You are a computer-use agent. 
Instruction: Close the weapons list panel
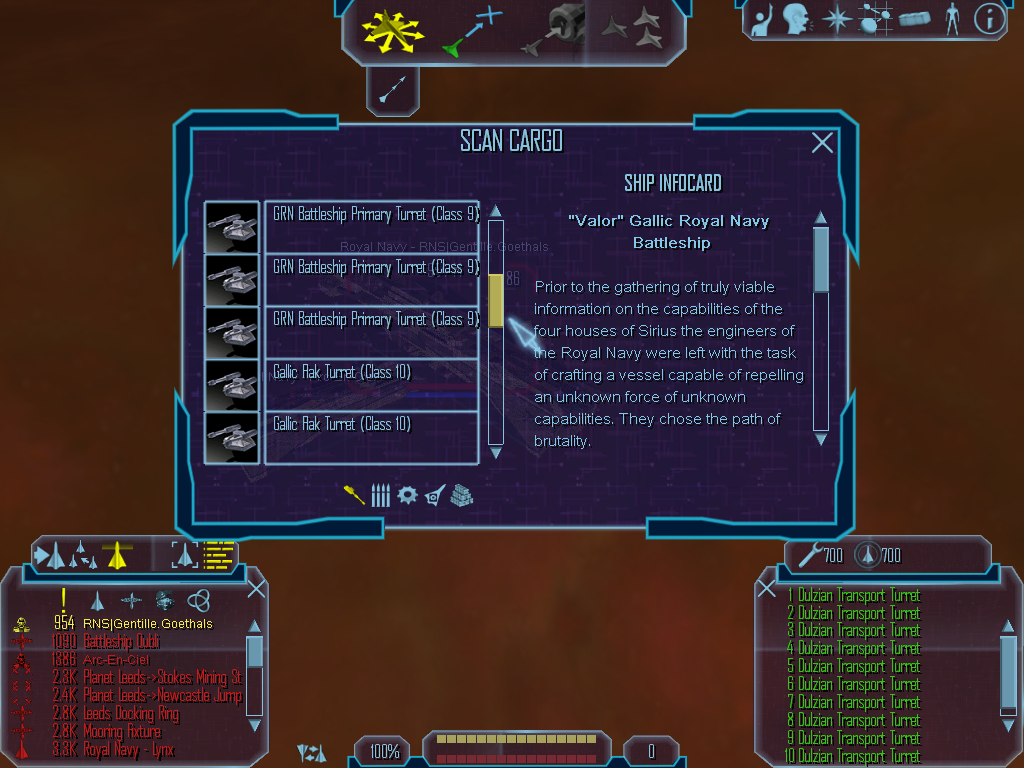click(x=767, y=589)
